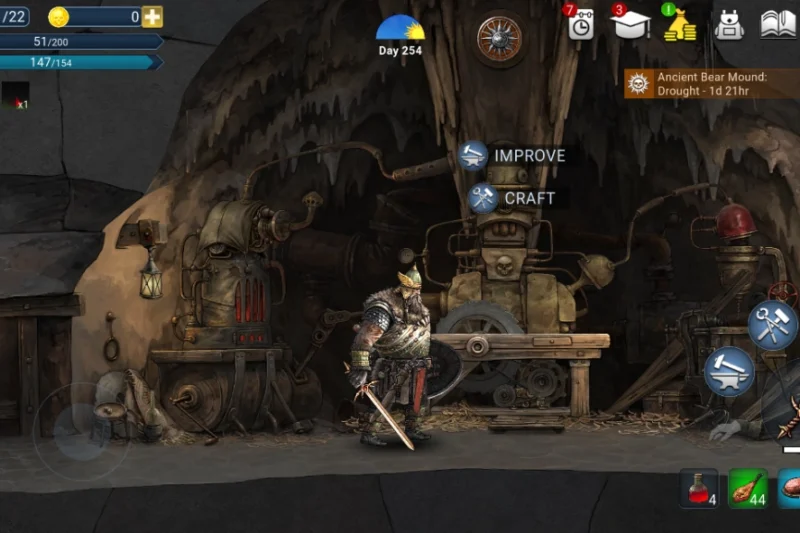Eat the roasted meat leg from hotbar
The image size is (800, 533).
(x=747, y=488)
